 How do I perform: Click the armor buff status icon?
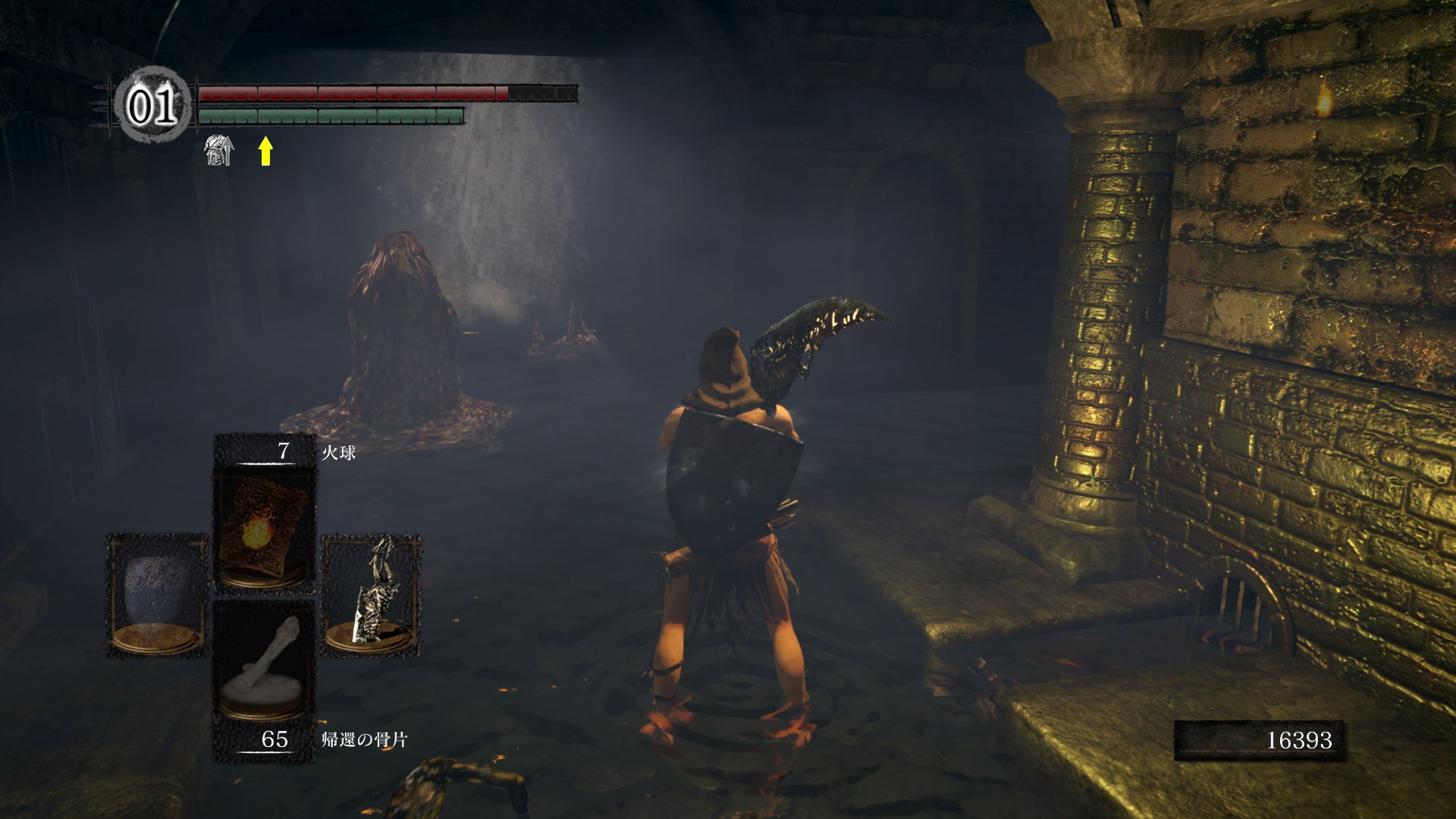click(x=219, y=150)
